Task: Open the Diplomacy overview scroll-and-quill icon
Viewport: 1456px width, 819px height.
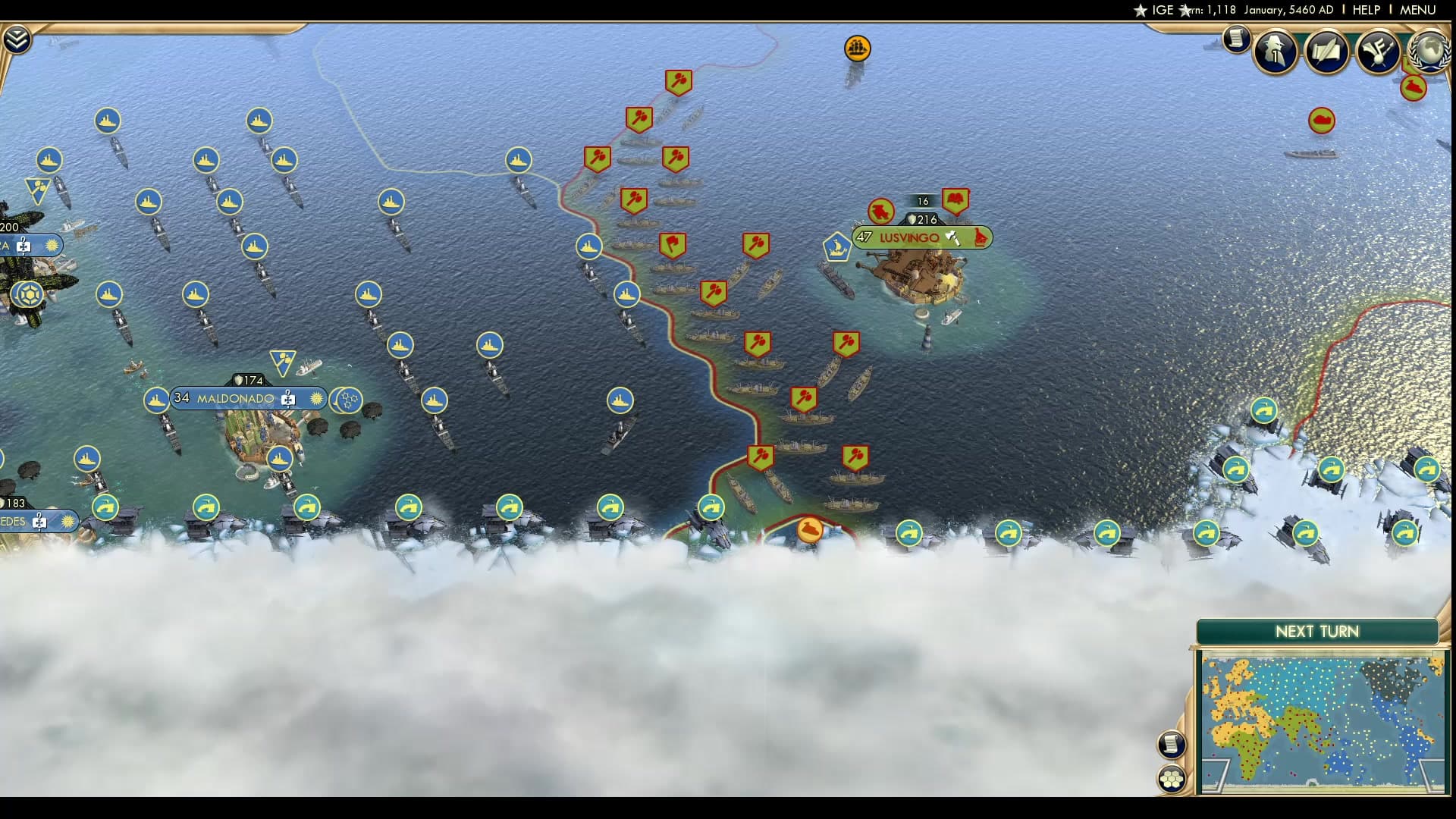Action: 1326,53
